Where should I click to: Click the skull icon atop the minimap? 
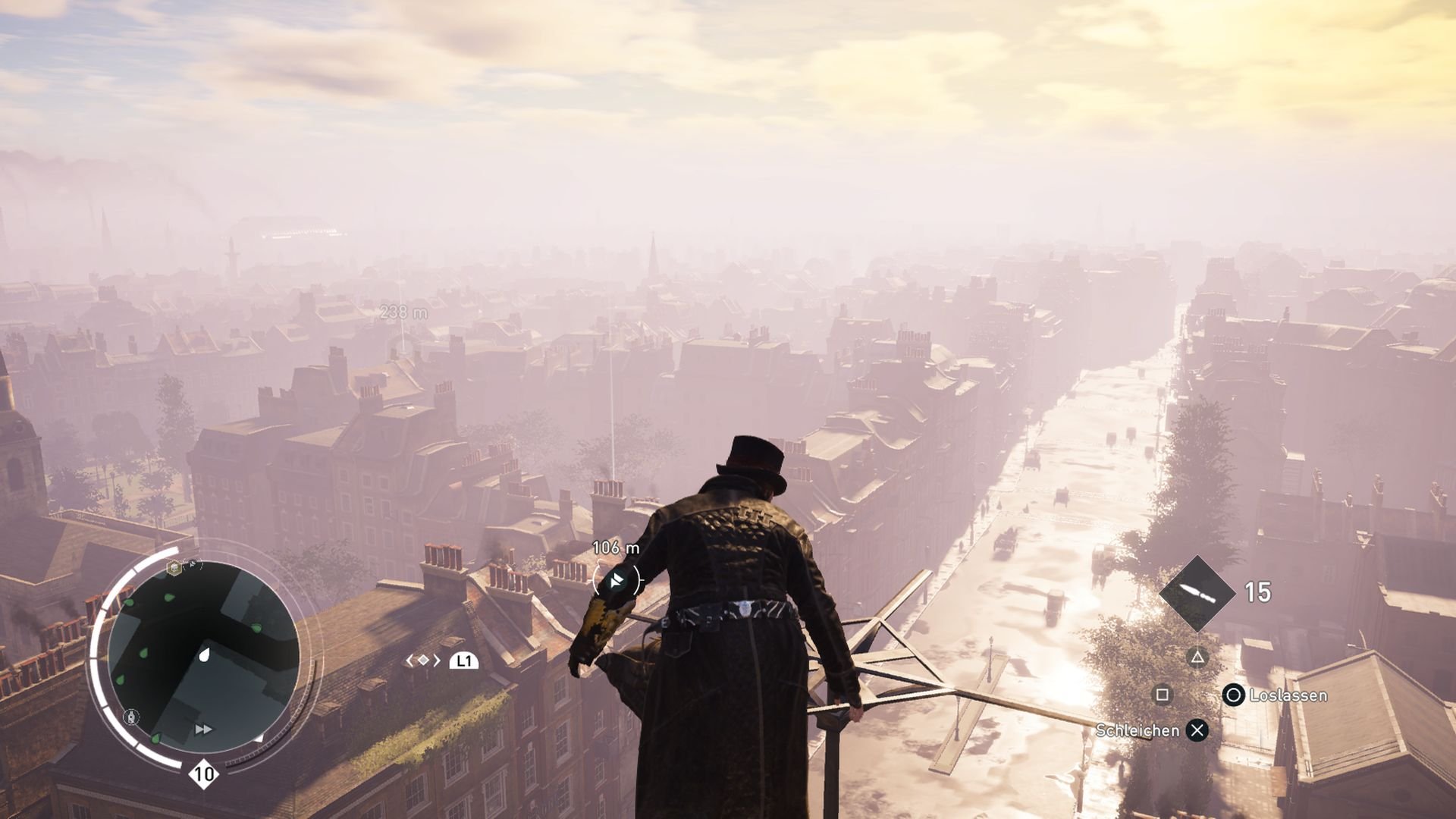point(174,568)
